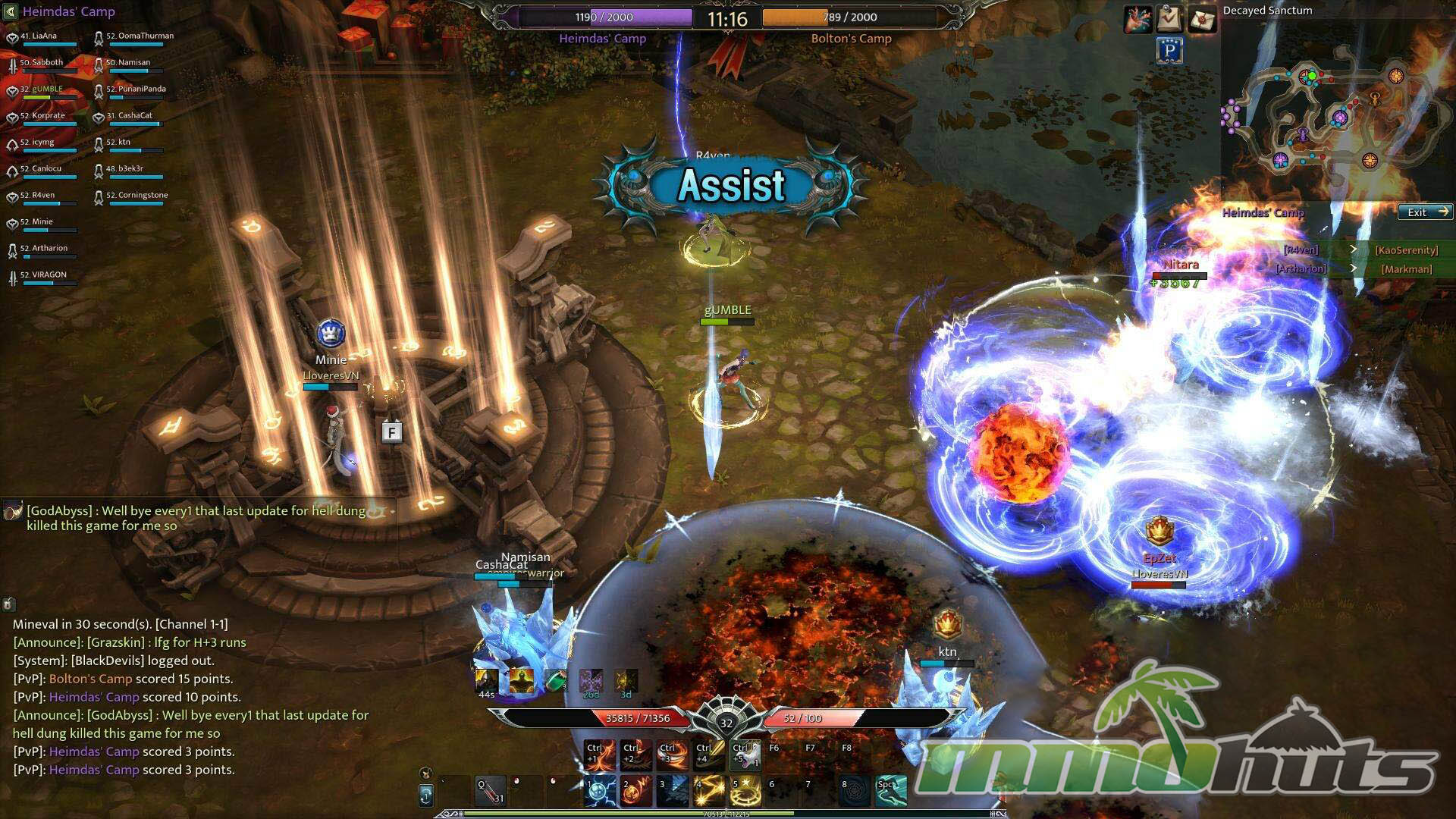
Task: Select VIRAGON in the team roster
Action: pos(49,275)
